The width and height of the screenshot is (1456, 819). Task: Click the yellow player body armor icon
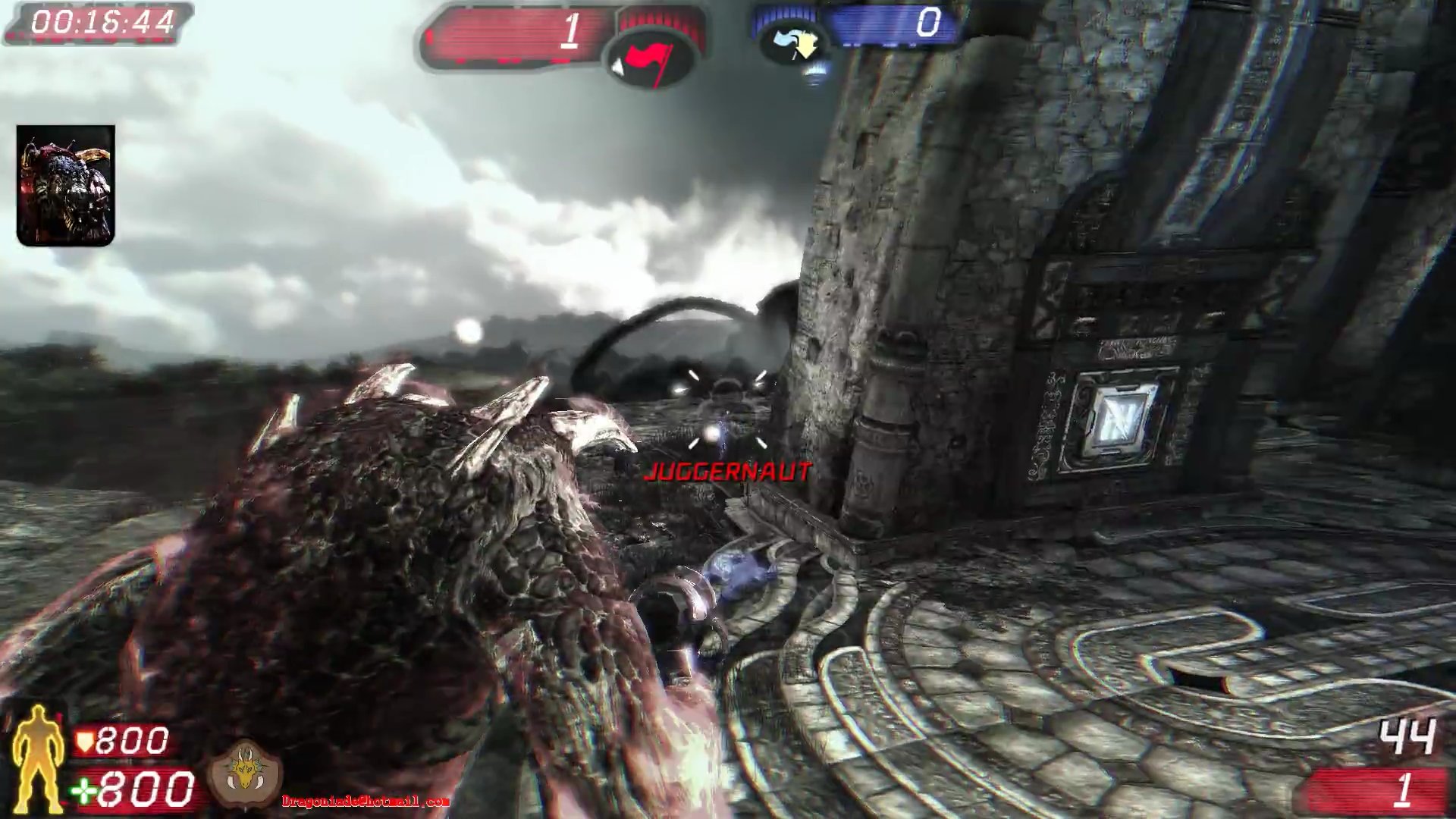pos(36,759)
